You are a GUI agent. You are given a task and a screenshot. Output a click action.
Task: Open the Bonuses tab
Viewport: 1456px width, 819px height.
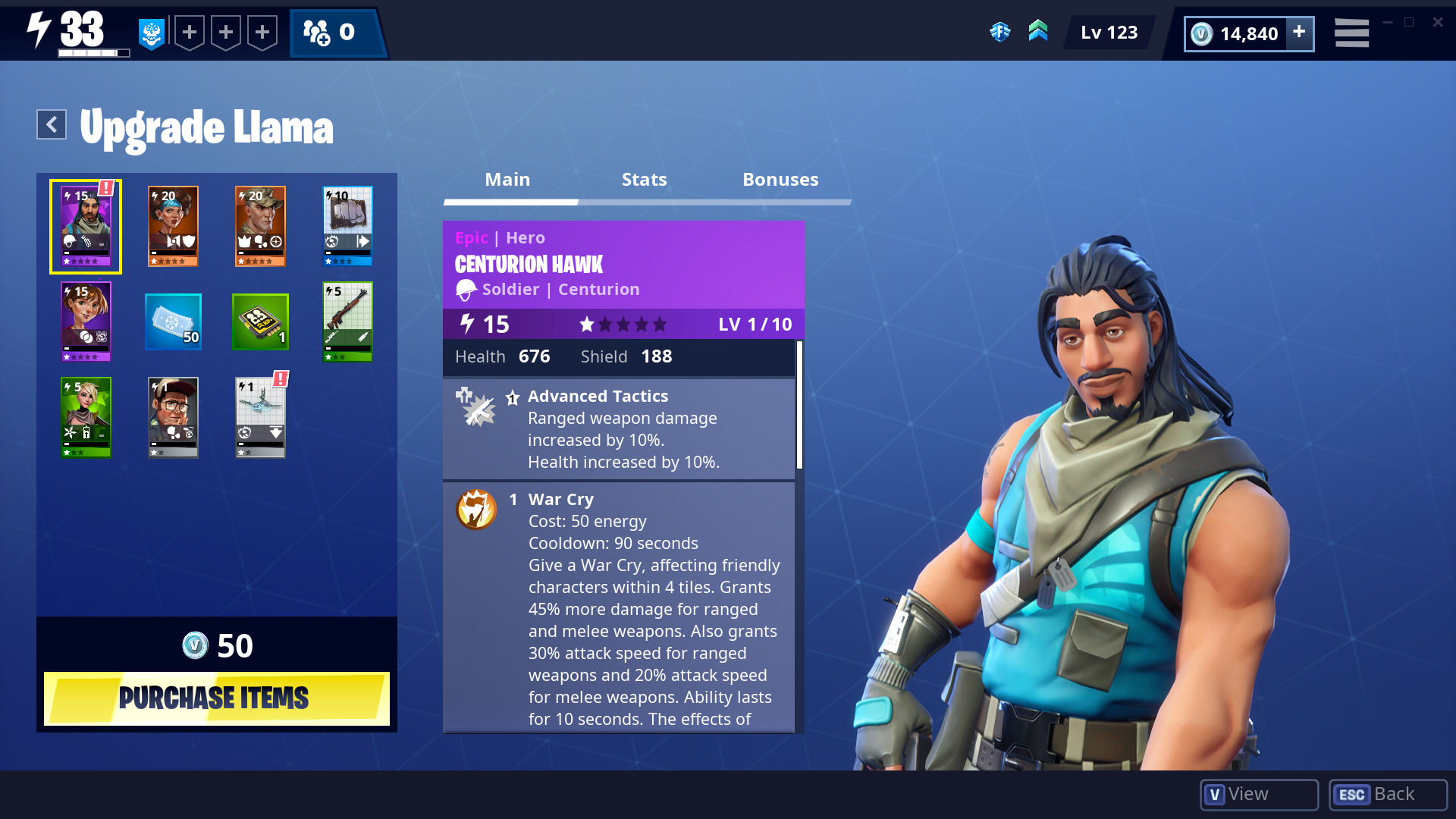[x=780, y=180]
